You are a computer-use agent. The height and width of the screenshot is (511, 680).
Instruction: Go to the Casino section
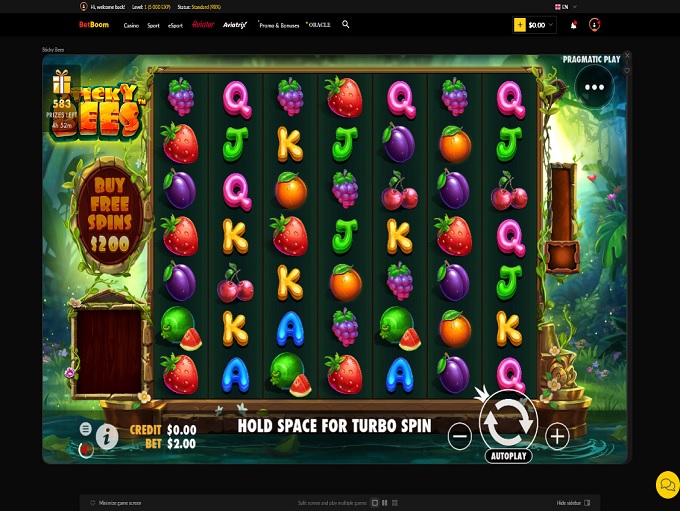point(131,24)
